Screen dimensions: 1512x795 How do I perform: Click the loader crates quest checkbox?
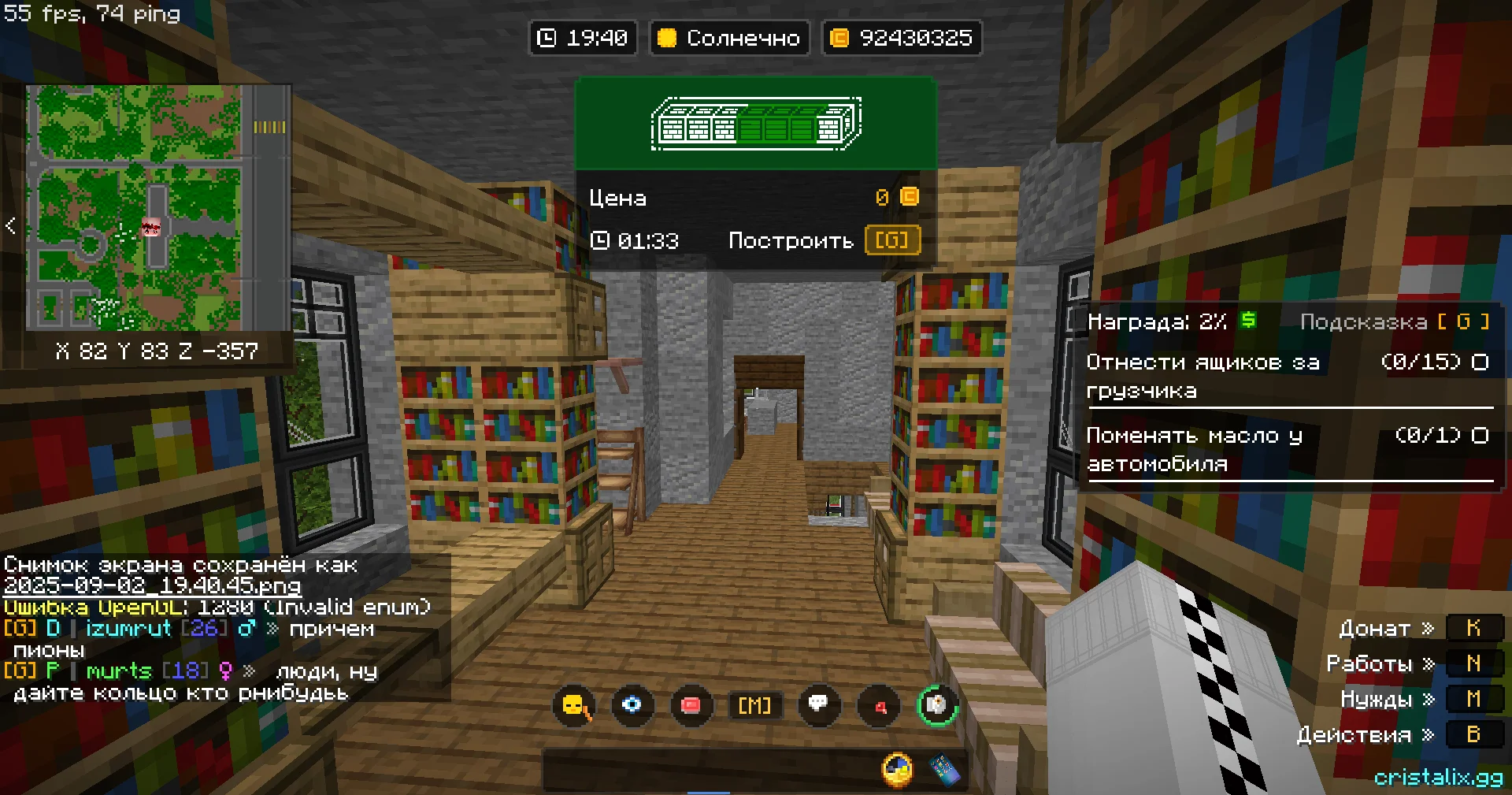tap(1480, 362)
